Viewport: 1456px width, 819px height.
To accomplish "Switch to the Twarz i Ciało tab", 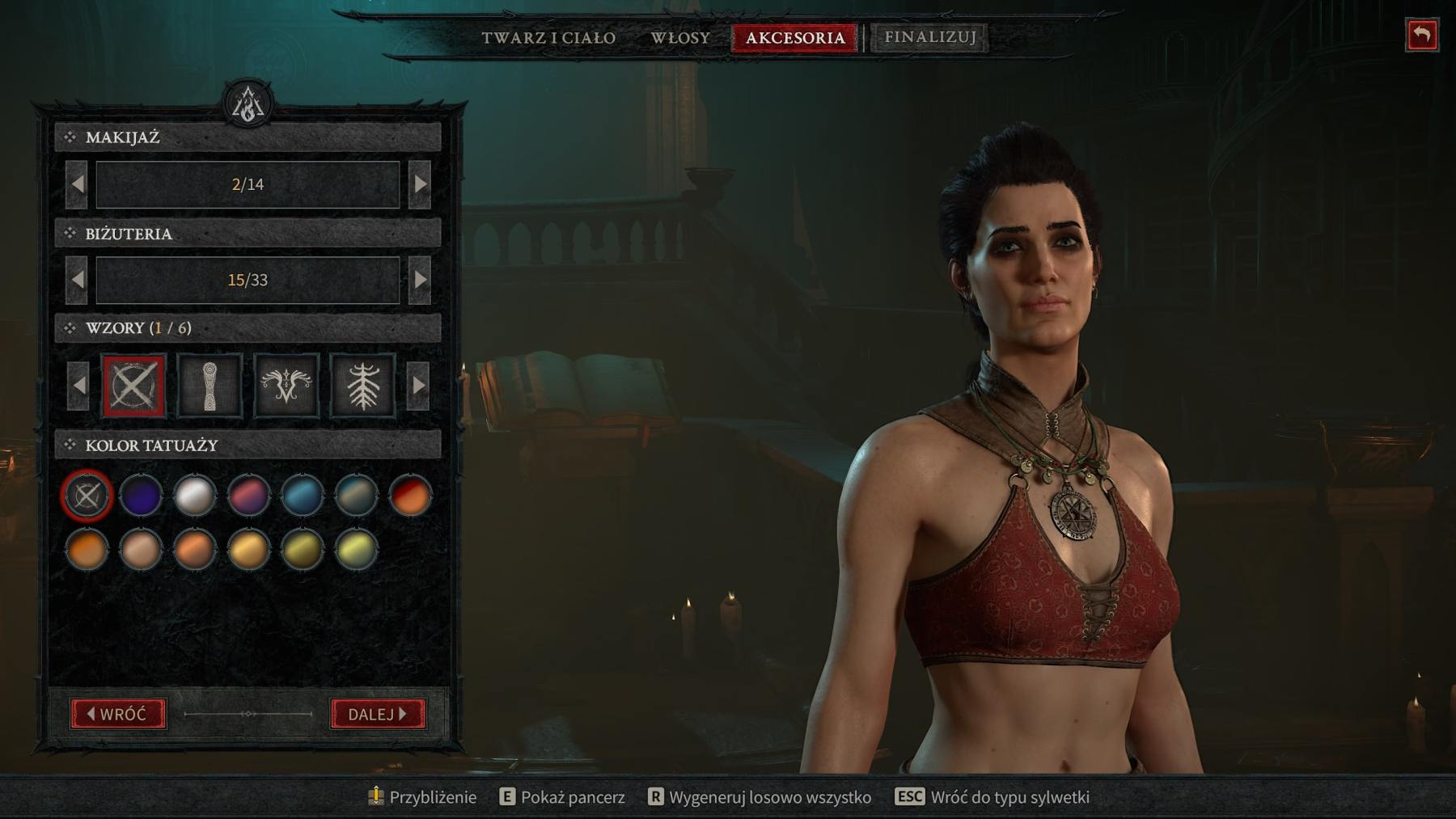I will pyautogui.click(x=548, y=38).
